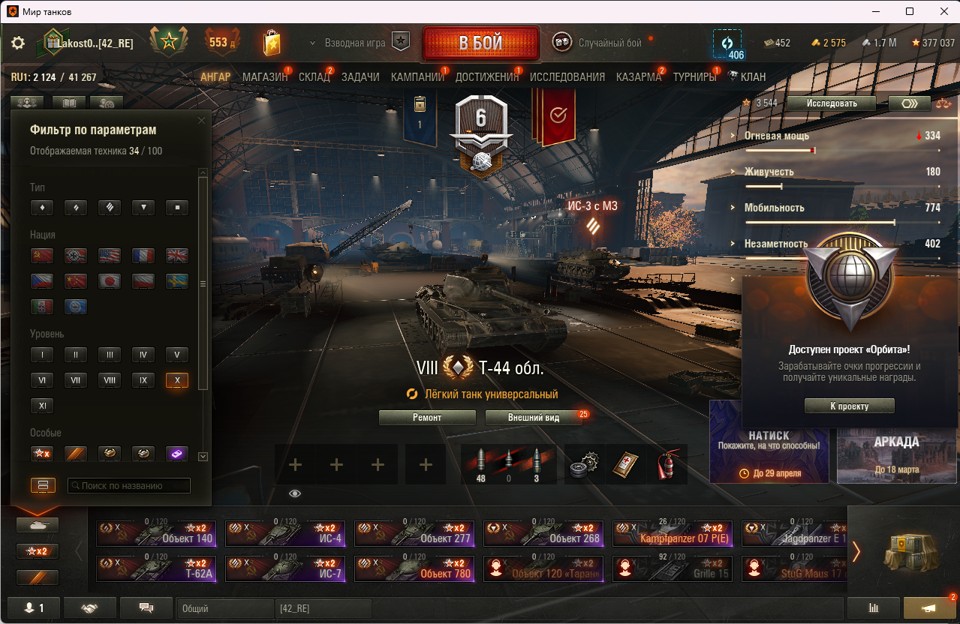
Task: Open the settings gear menu
Action: point(17,43)
